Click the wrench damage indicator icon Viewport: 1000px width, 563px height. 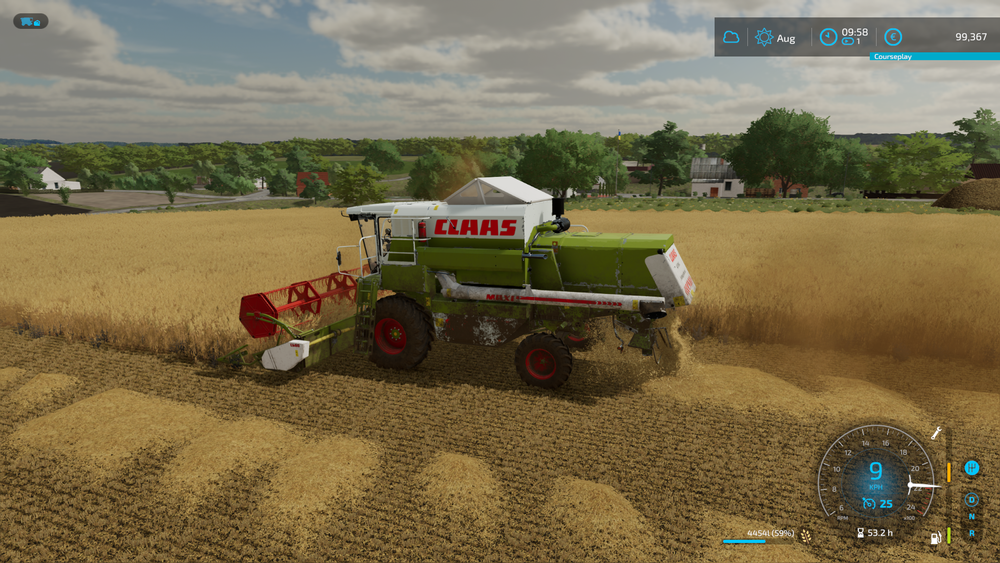click(x=937, y=433)
